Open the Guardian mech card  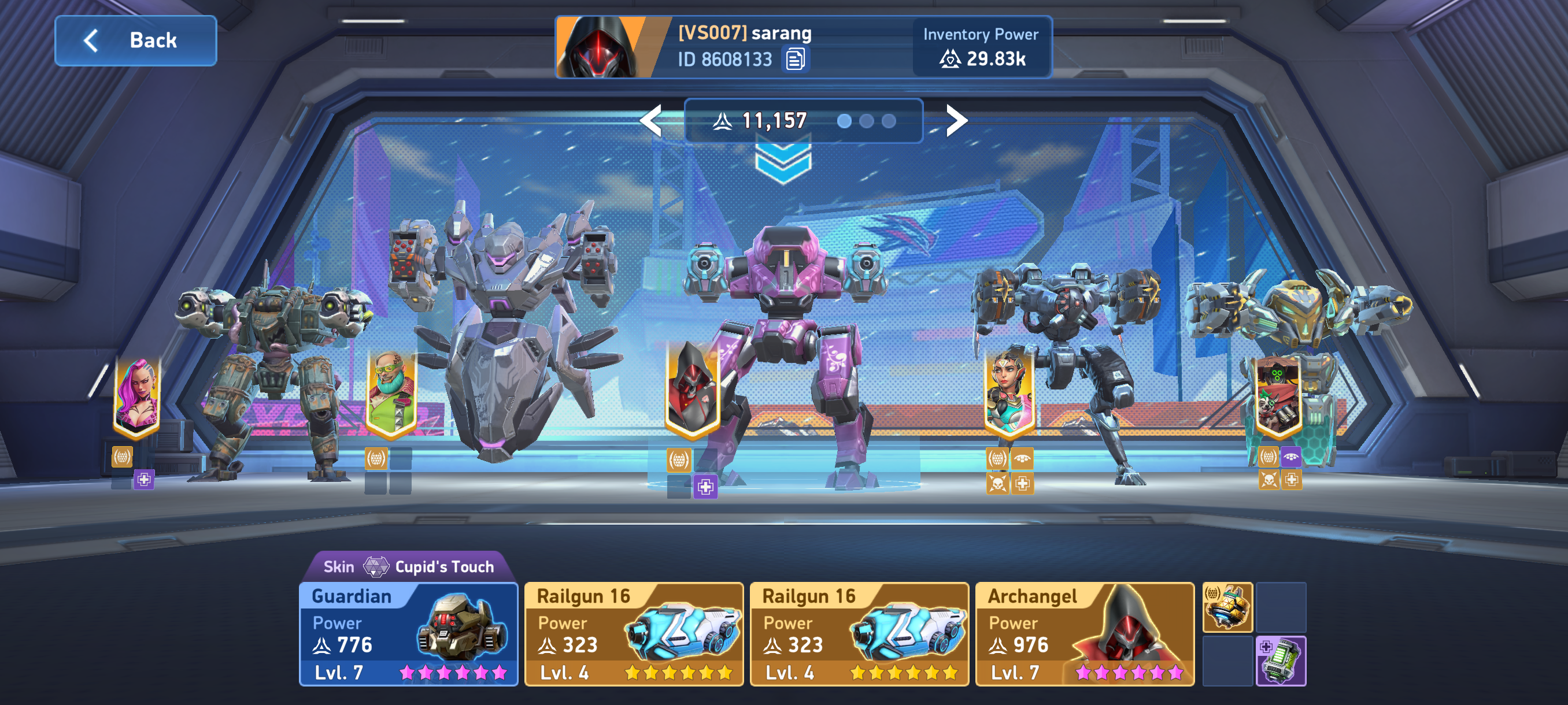[x=408, y=634]
